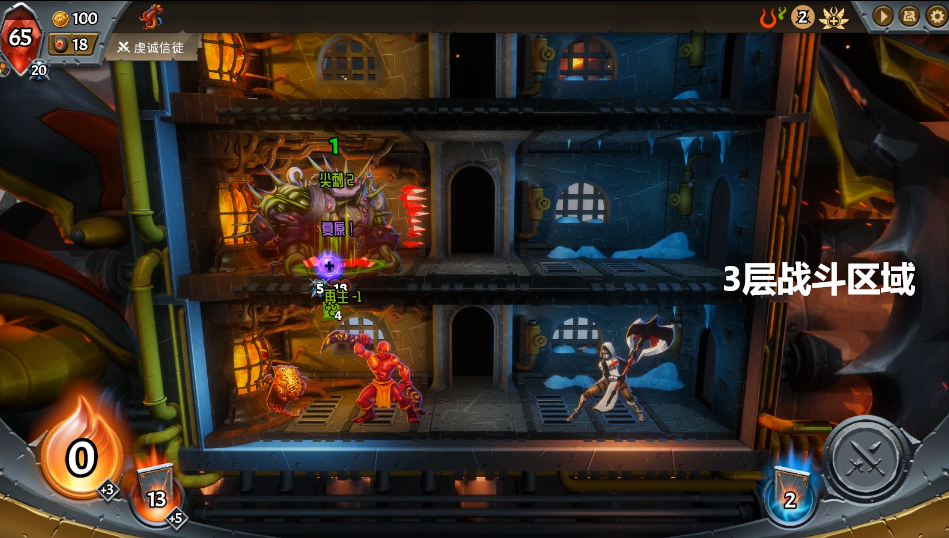Click the play speed arrow button
The height and width of the screenshot is (538, 949).
(883, 16)
